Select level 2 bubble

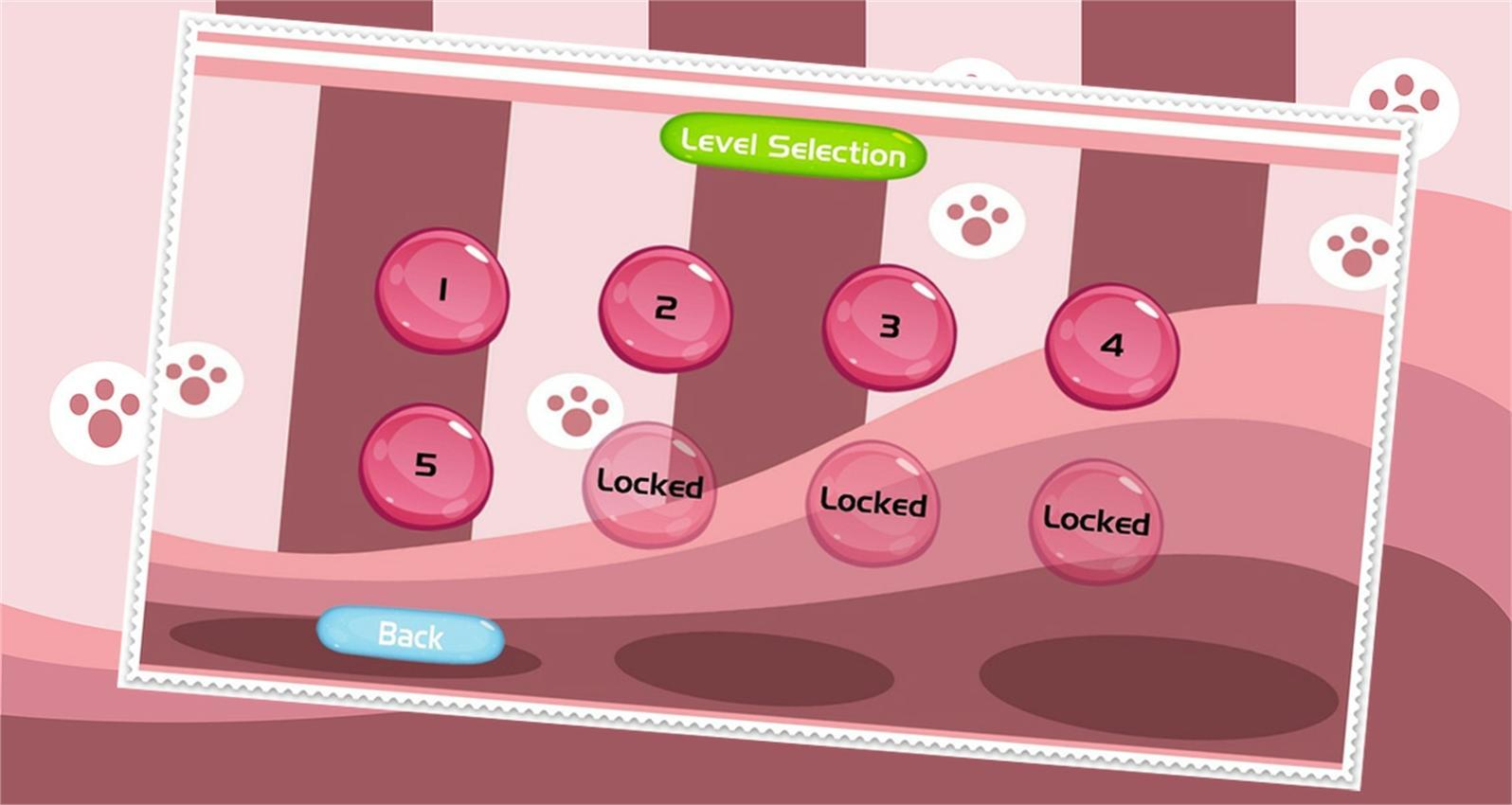[x=665, y=308]
